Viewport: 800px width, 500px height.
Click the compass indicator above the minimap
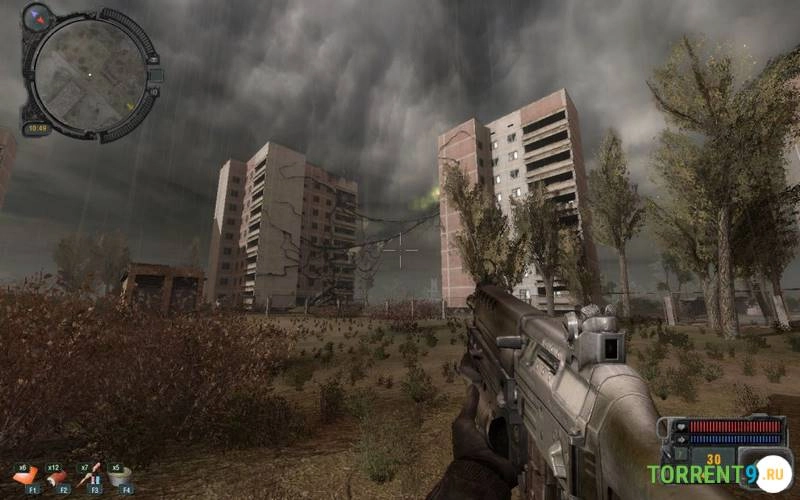tap(37, 16)
